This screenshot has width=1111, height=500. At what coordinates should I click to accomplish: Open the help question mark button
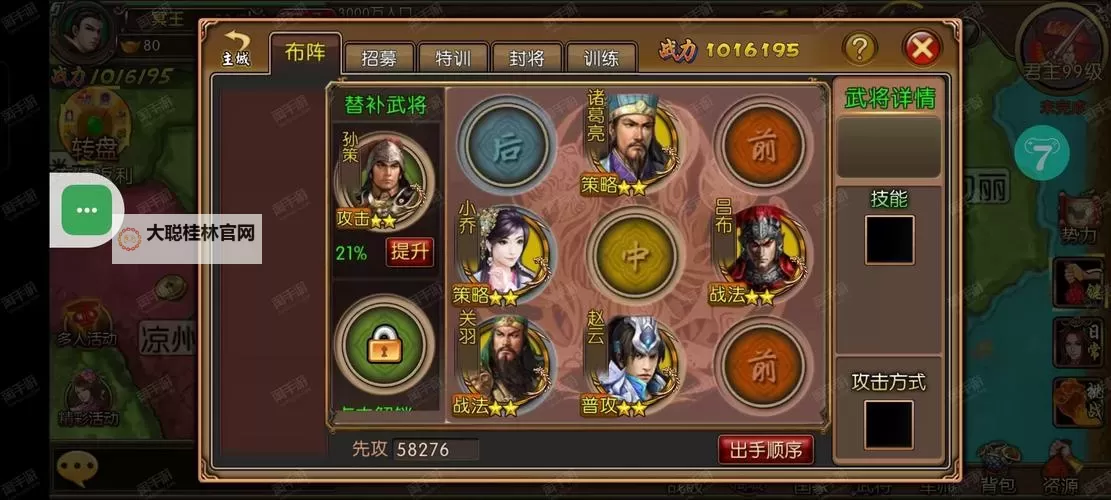[x=859, y=47]
